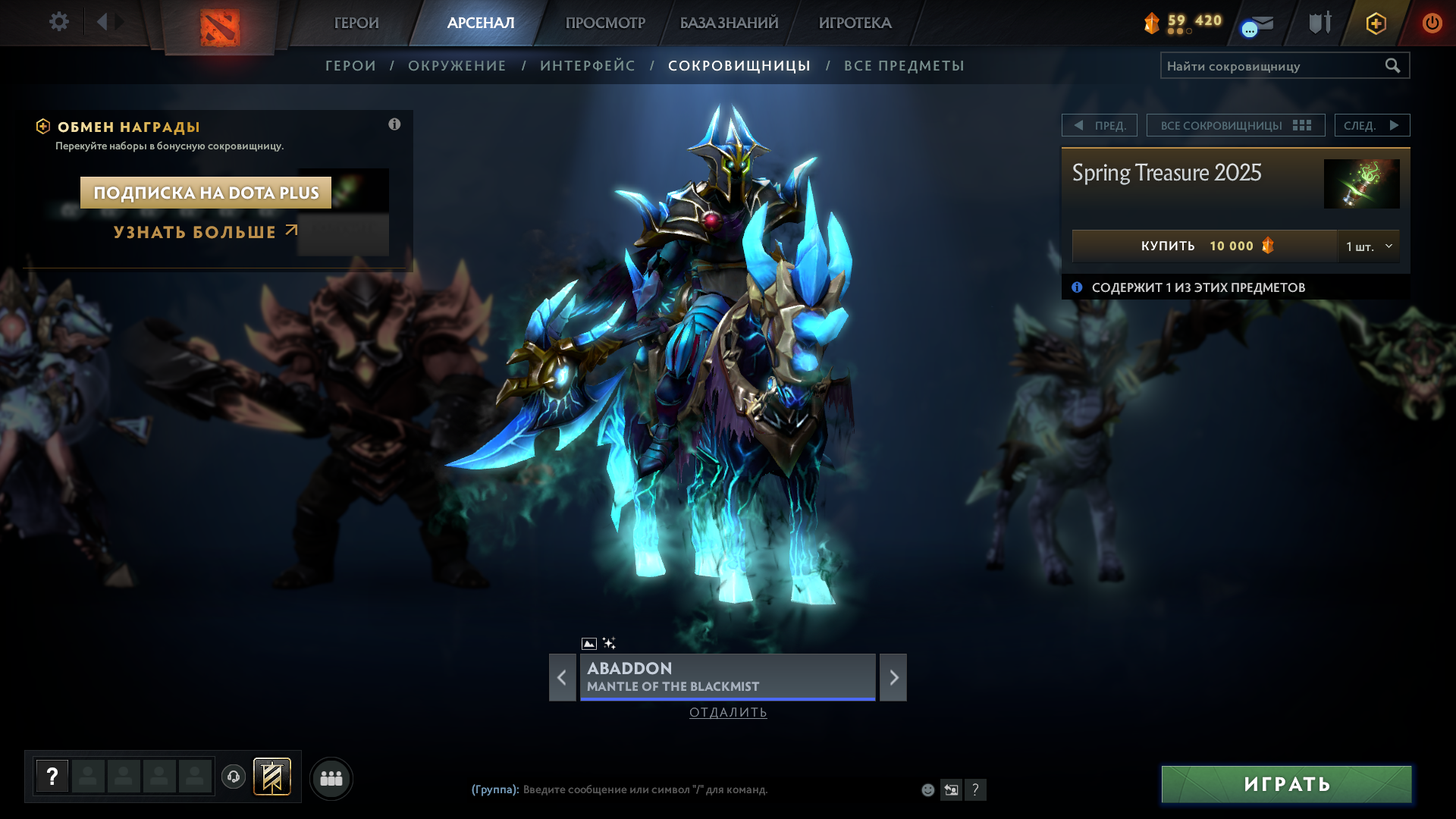Open ВСЕ СОКРОВИЩНИЦЫ grid view

point(1235,125)
